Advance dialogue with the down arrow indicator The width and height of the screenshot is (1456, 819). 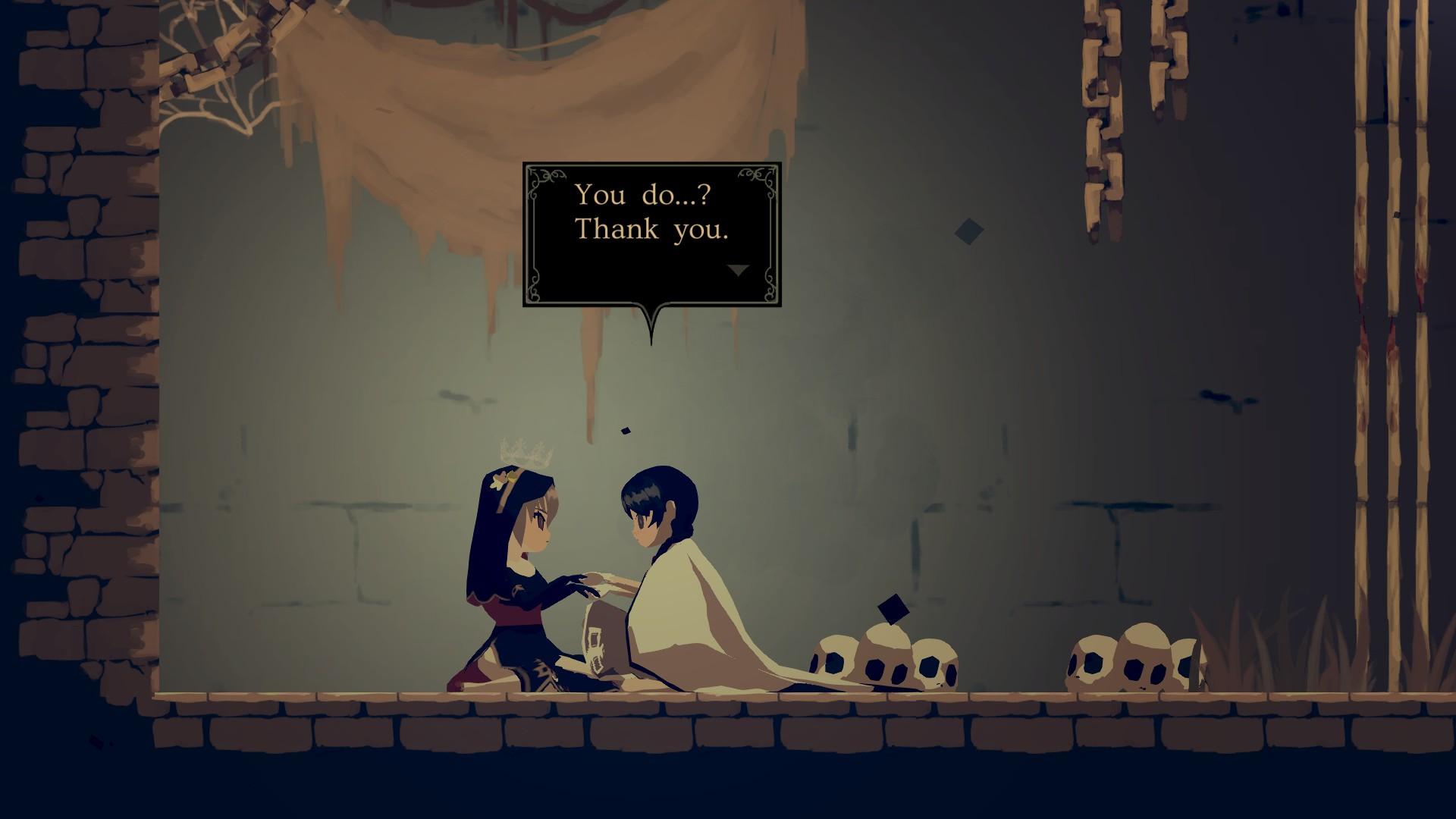(x=738, y=270)
